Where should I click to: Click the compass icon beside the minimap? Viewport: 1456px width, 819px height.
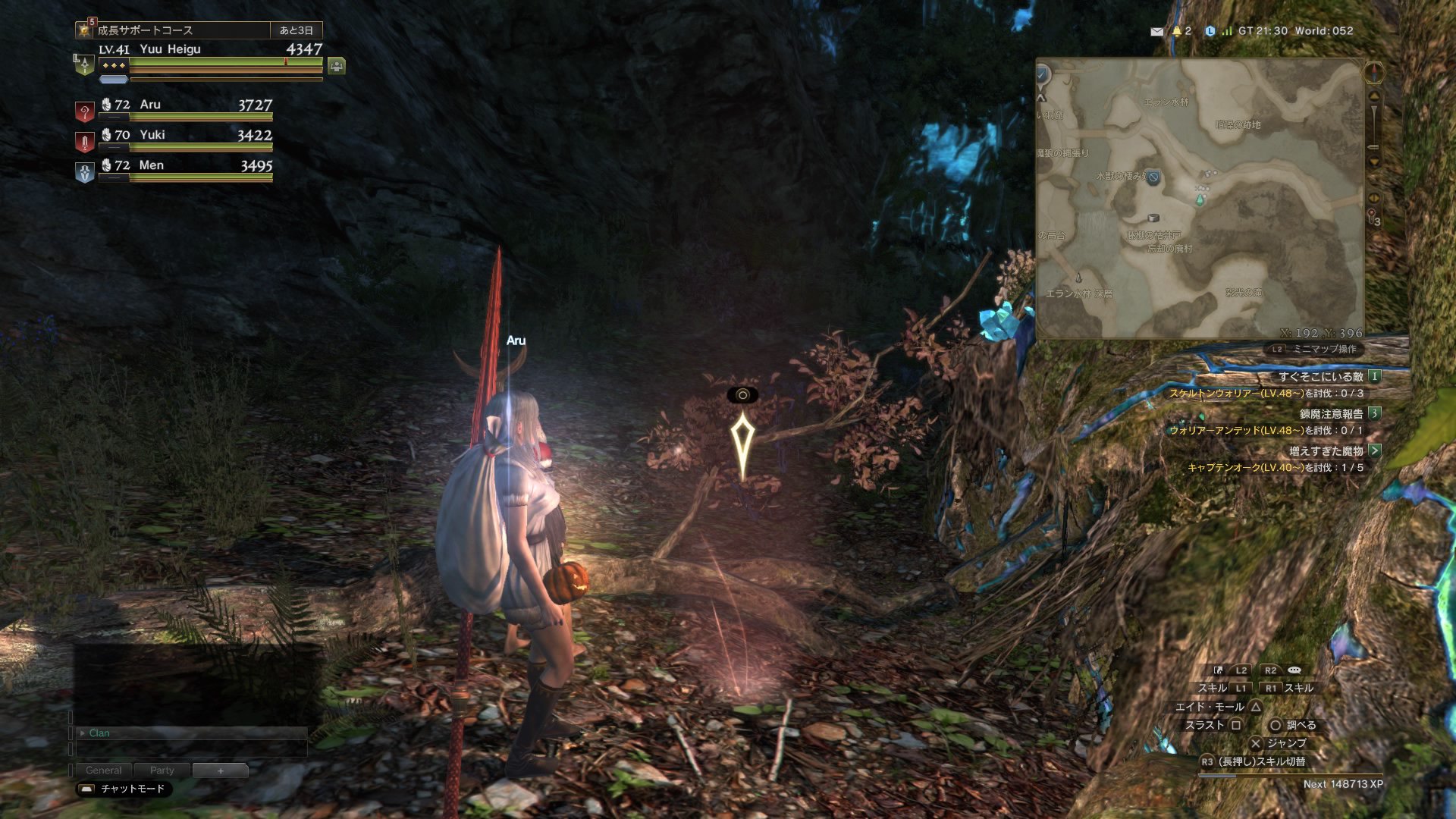coord(1374,73)
